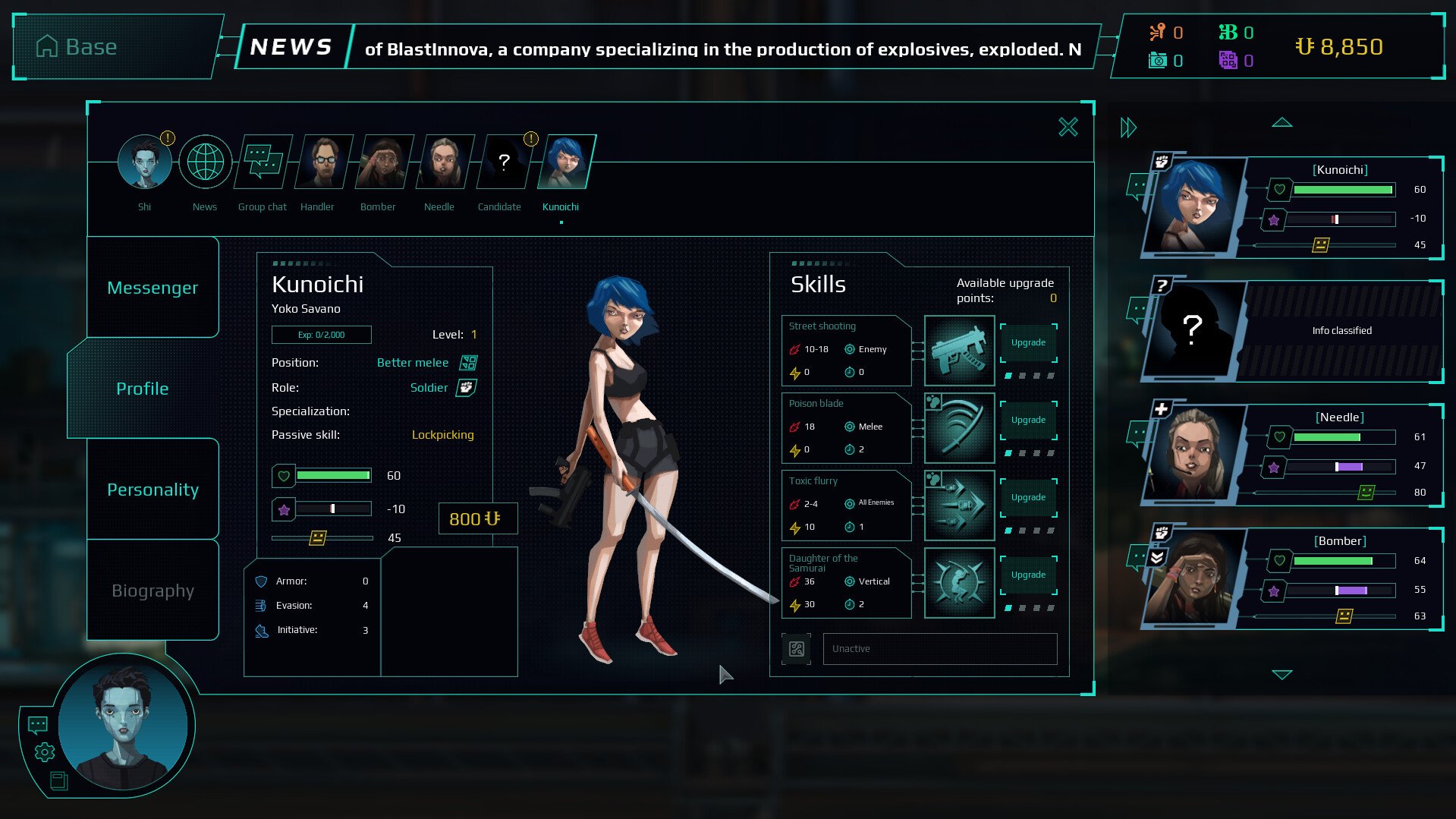Select Needle's squad card
Image resolution: width=1456 pixels, height=819 pixels.
1290,454
